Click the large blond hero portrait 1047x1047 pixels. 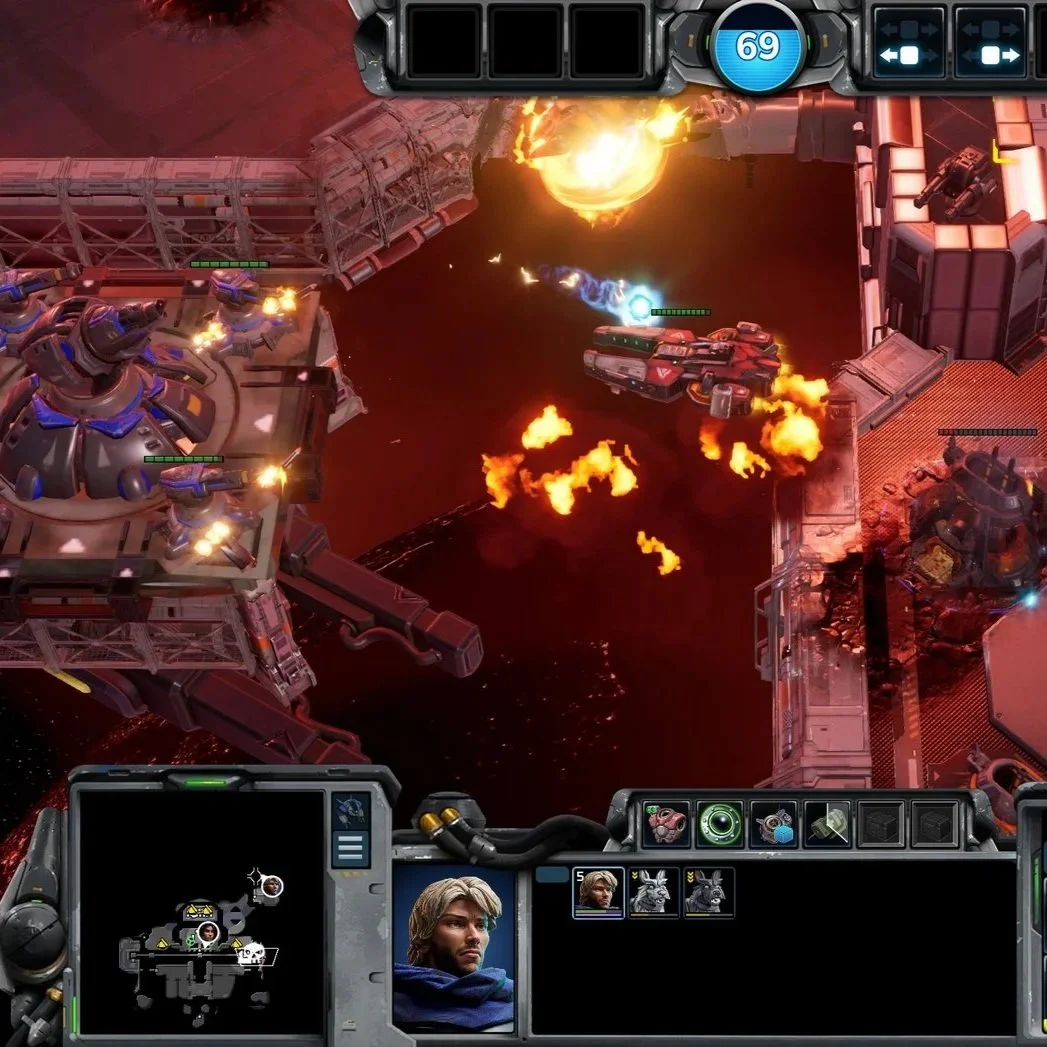point(453,948)
